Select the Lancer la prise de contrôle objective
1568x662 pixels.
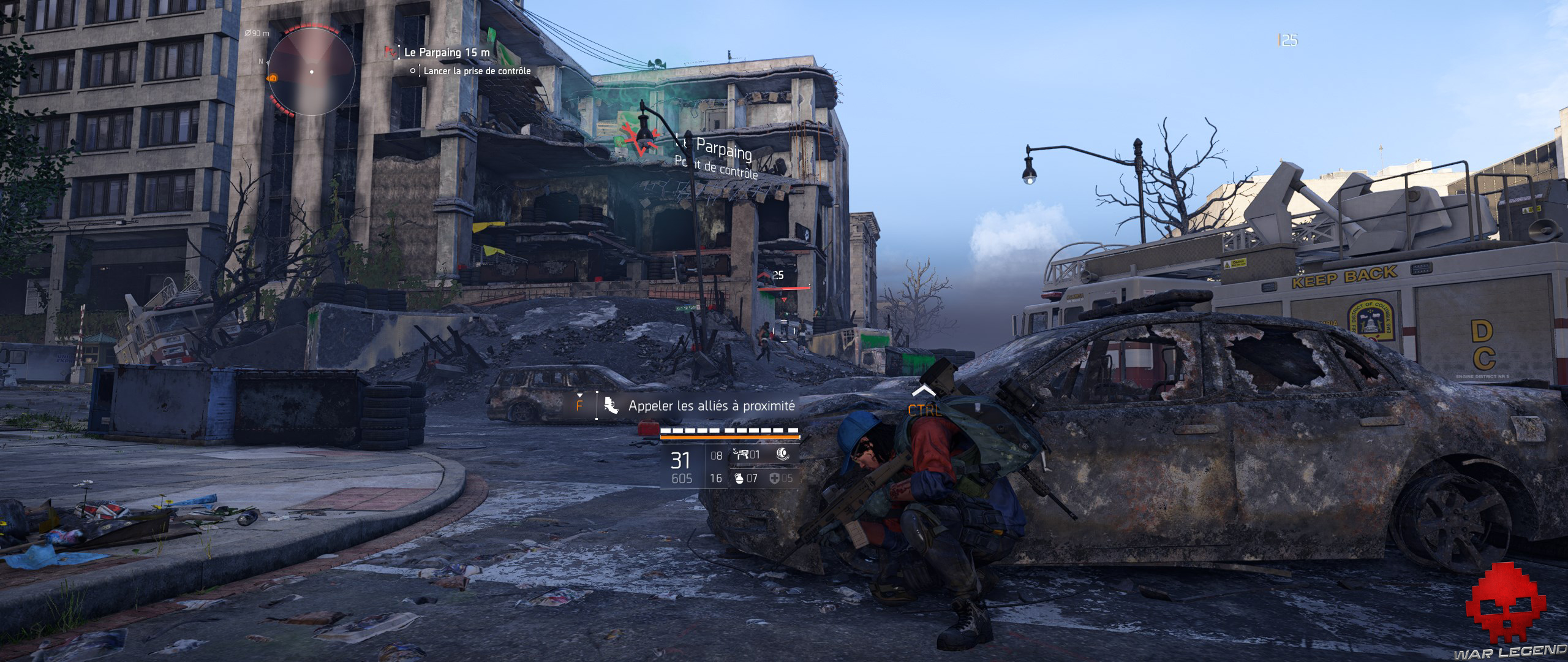(477, 71)
